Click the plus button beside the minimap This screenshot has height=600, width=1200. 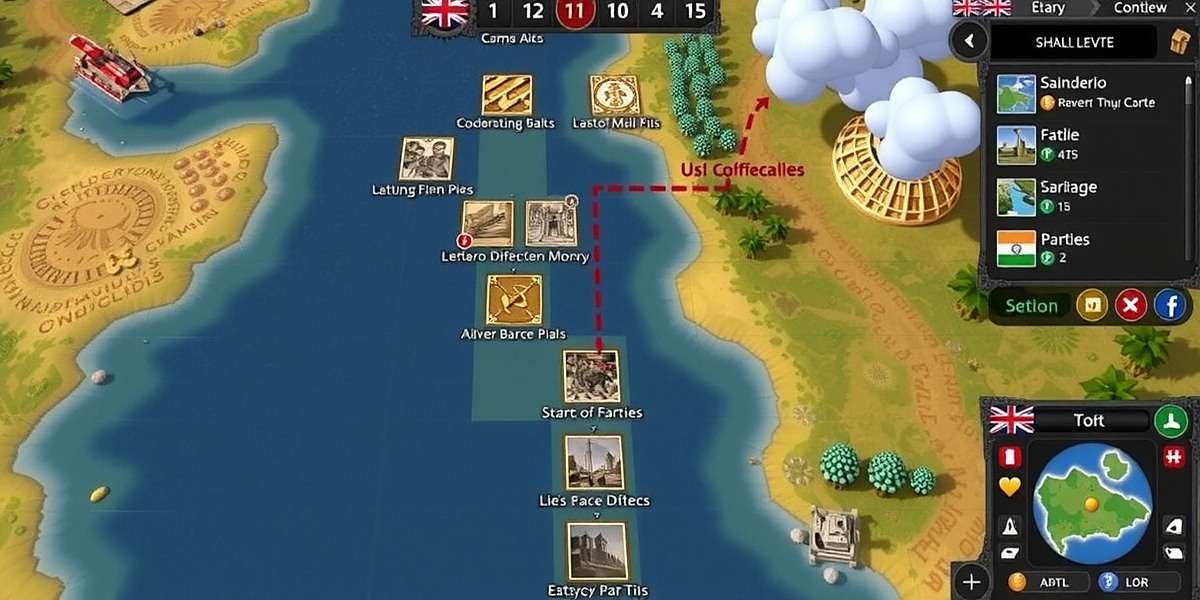970,581
